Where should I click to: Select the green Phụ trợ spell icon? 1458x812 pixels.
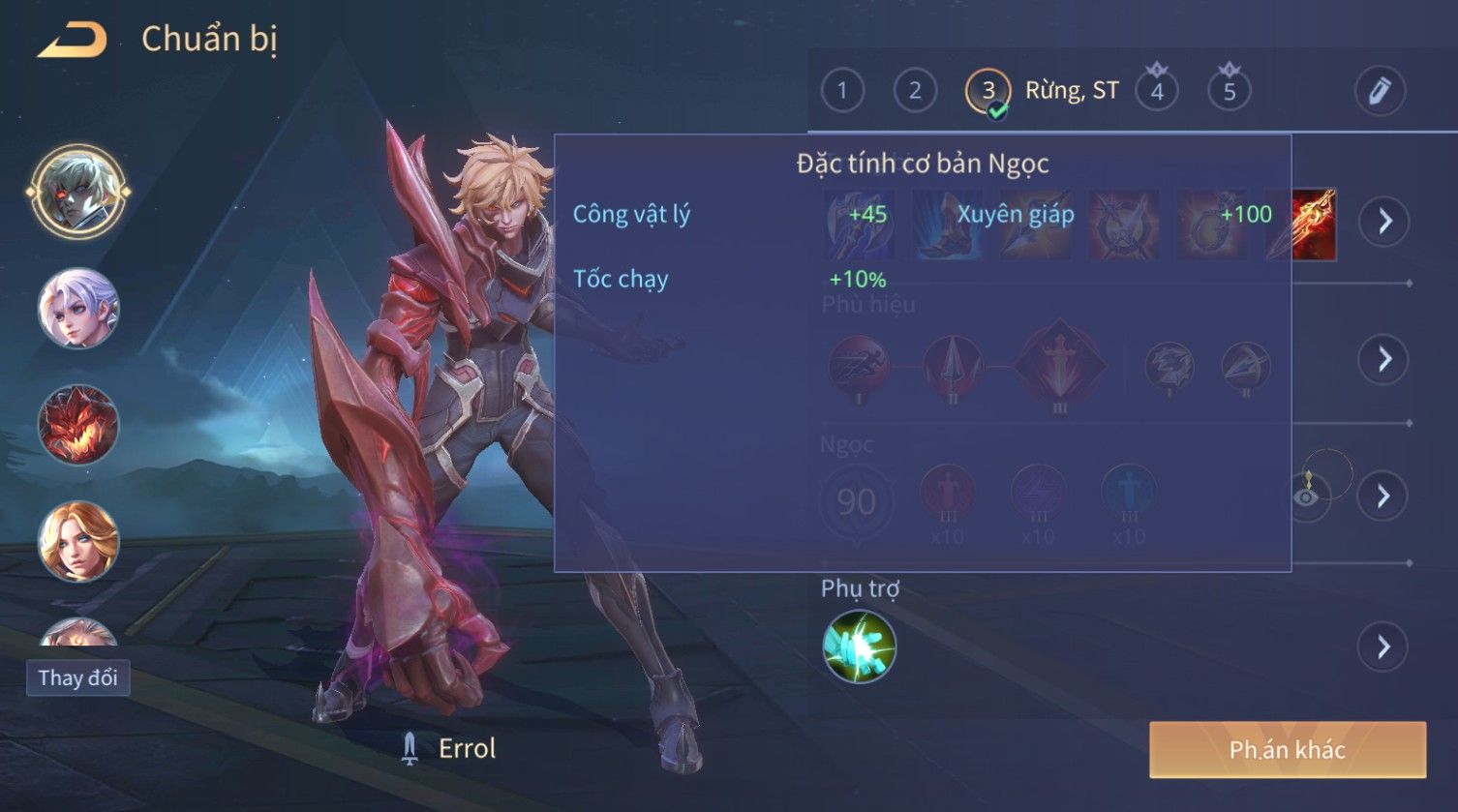pos(859,647)
